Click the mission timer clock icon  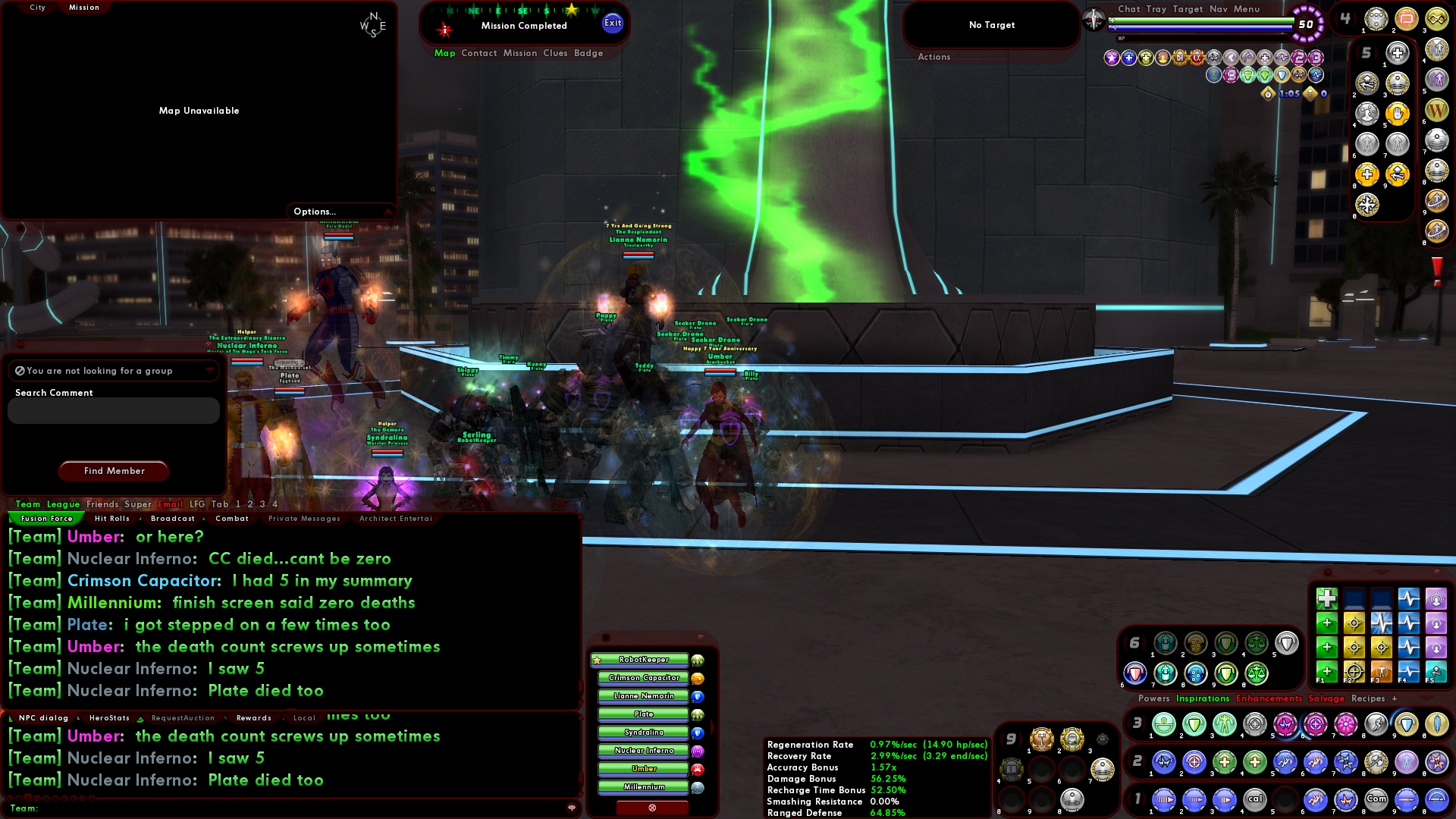(1267, 95)
